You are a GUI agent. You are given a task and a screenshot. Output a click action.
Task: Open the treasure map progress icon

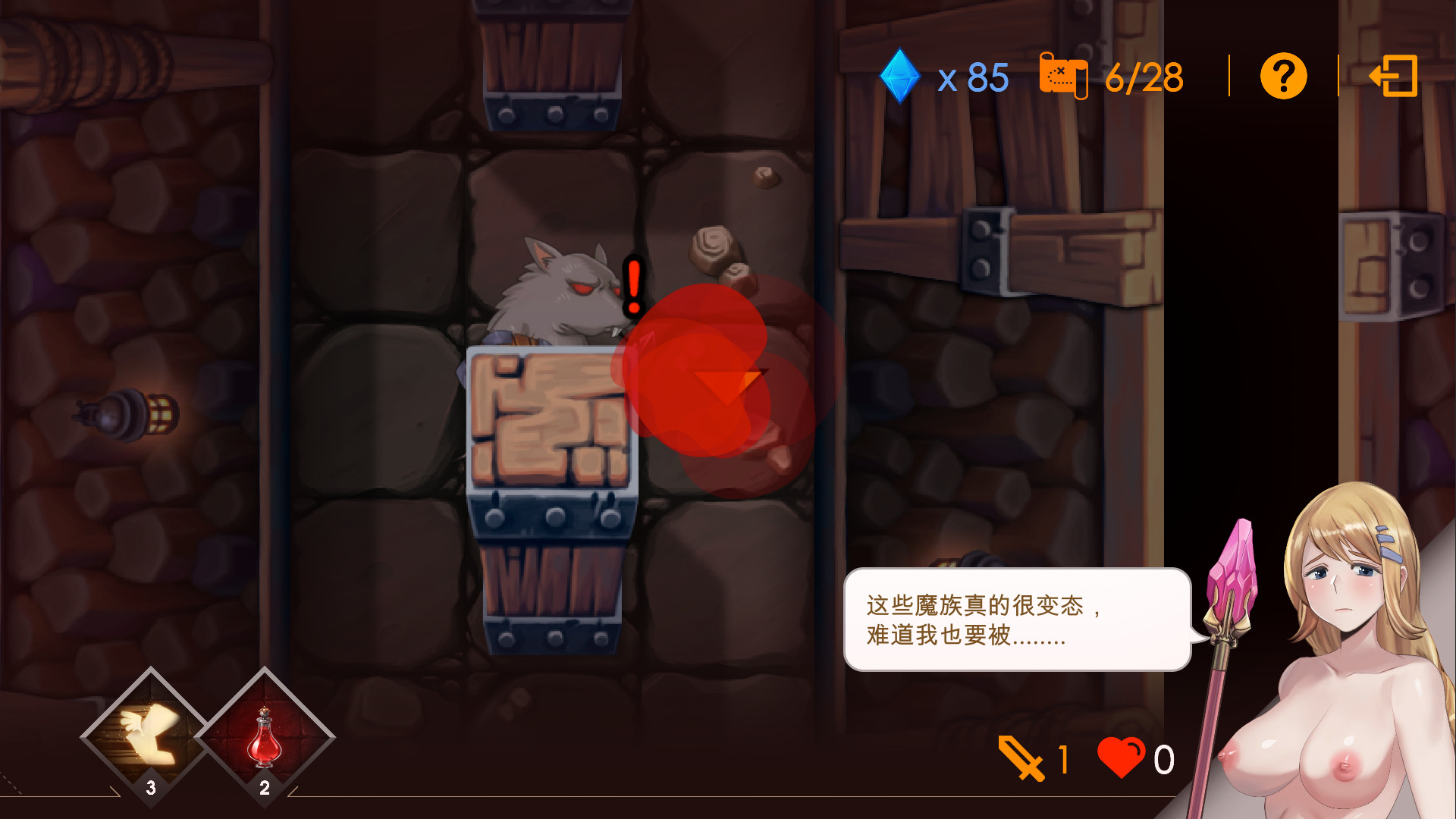[x=1064, y=75]
